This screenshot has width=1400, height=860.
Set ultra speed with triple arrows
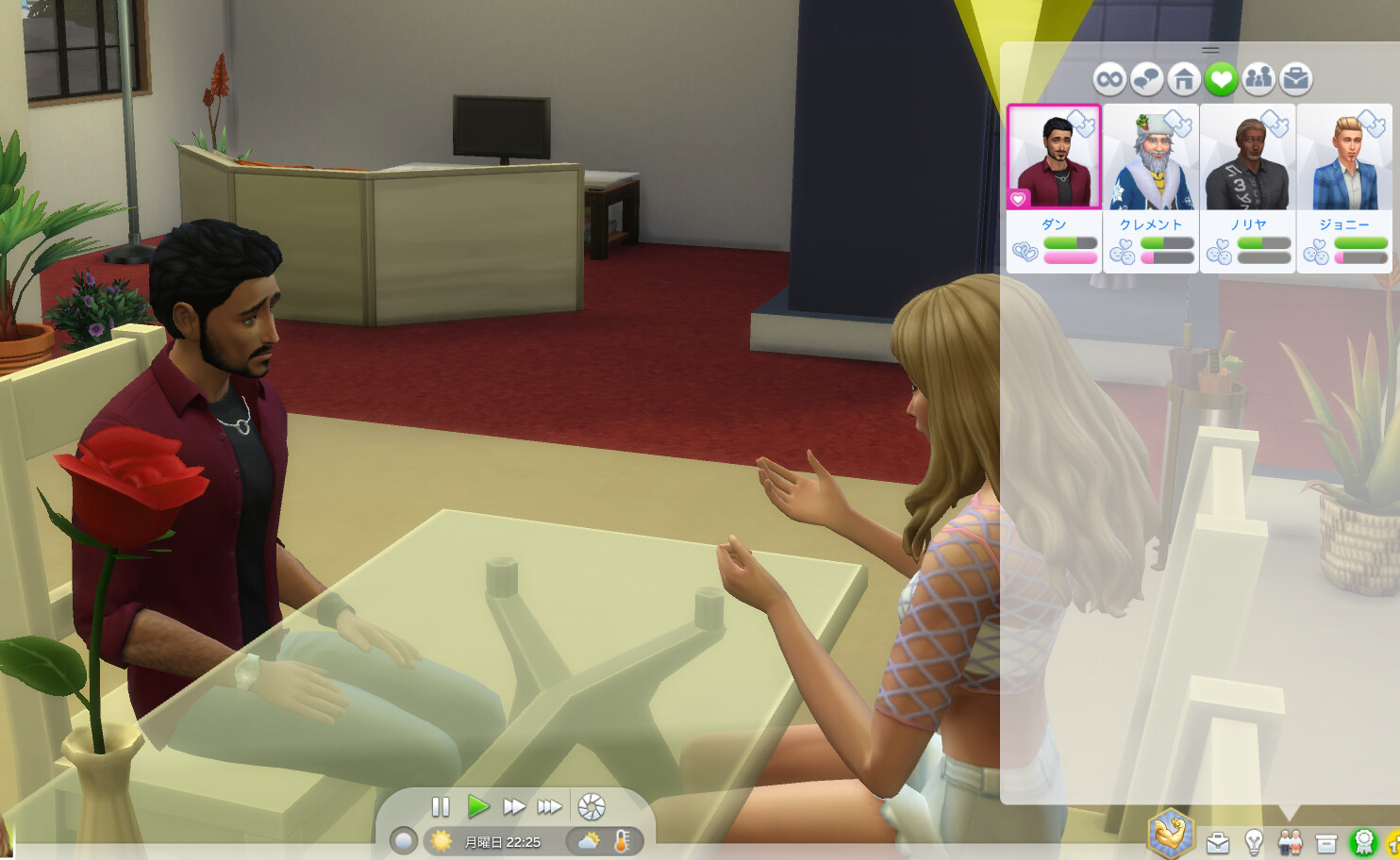tap(550, 807)
